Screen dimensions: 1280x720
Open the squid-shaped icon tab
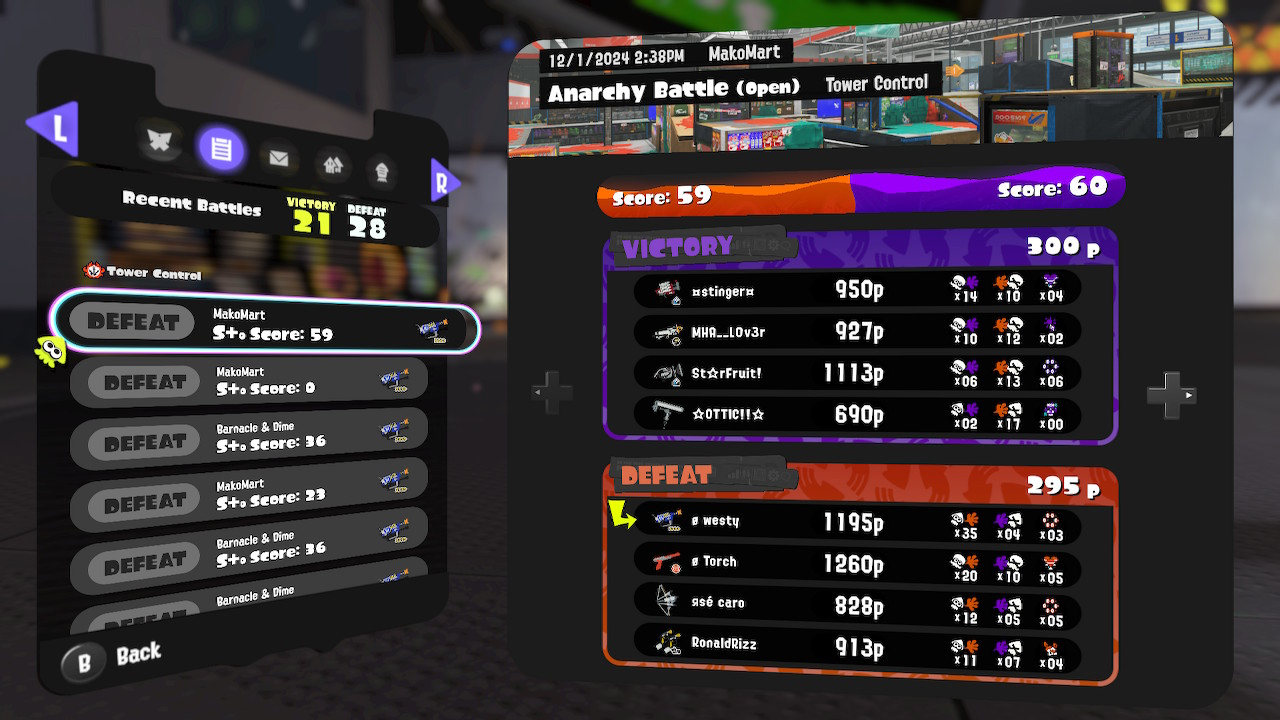382,170
